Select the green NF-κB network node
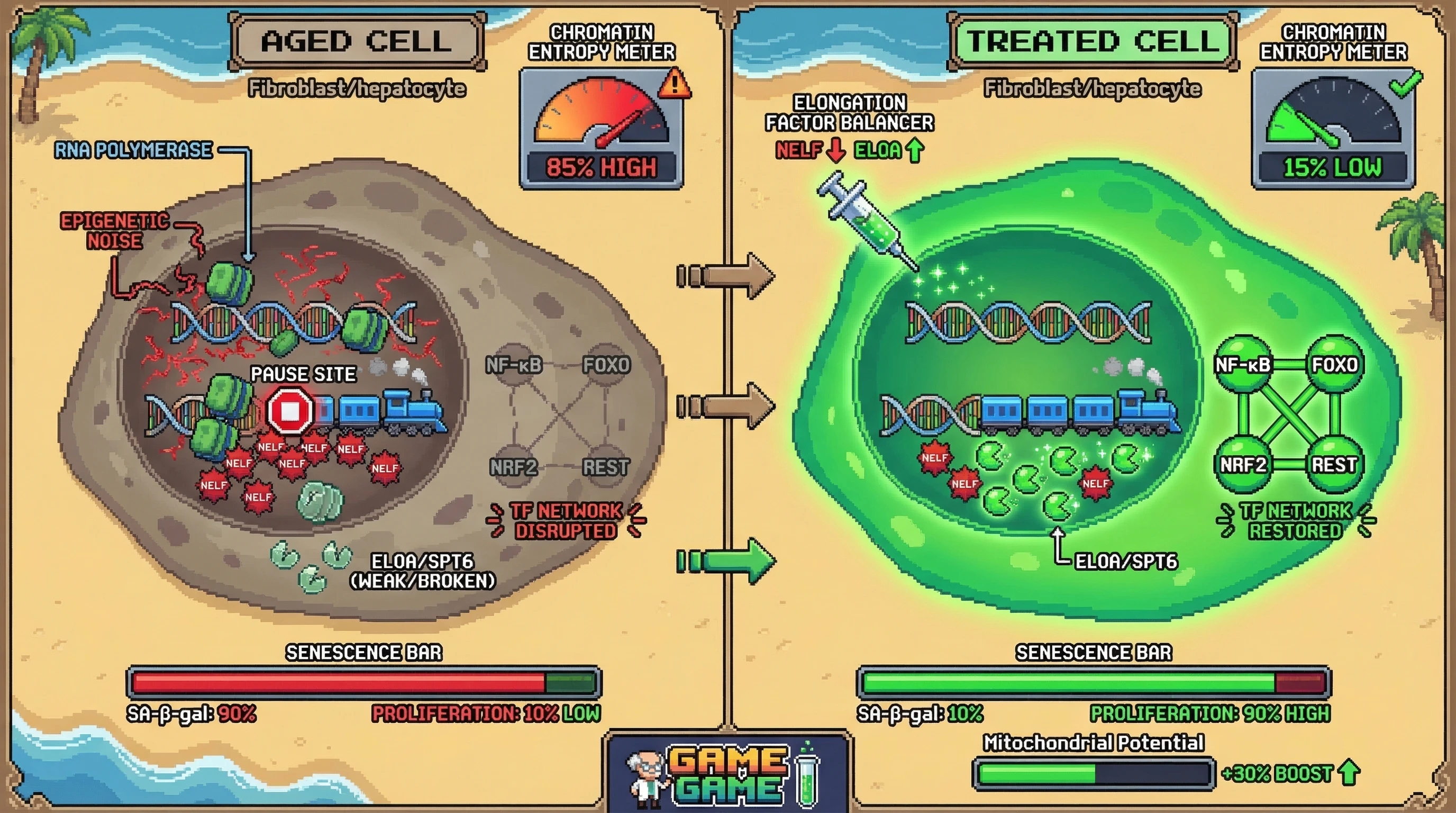Screen dimensions: 1456x813 (1243, 365)
